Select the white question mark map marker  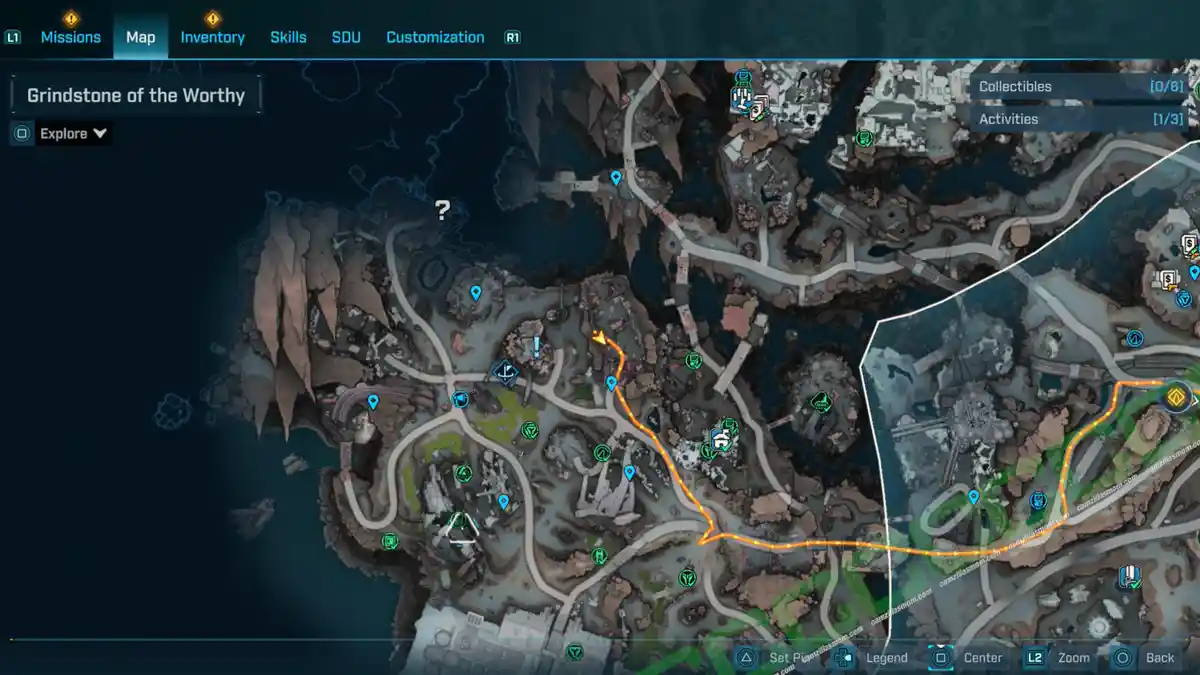[x=442, y=210]
